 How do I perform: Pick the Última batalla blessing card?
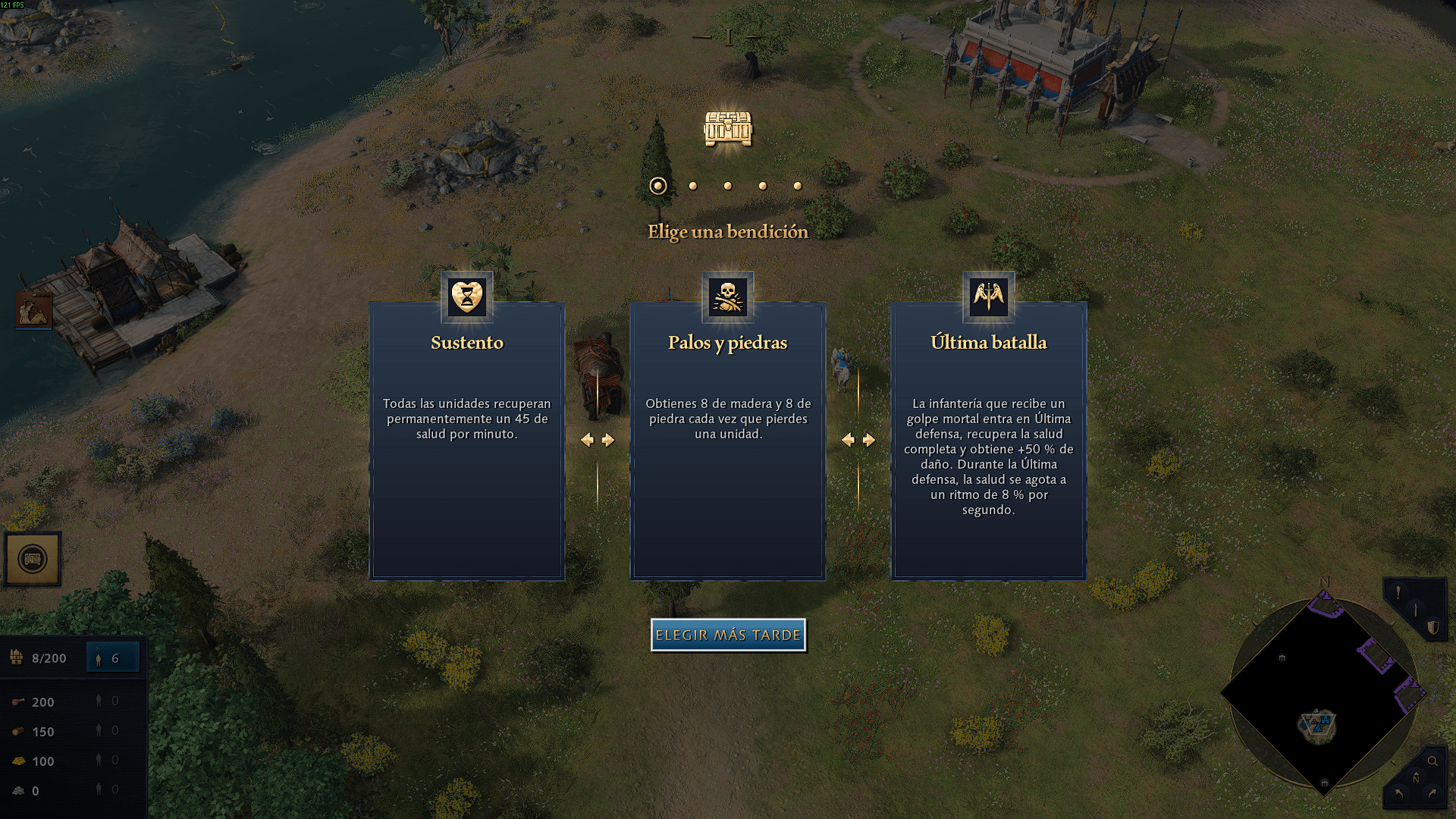click(988, 440)
